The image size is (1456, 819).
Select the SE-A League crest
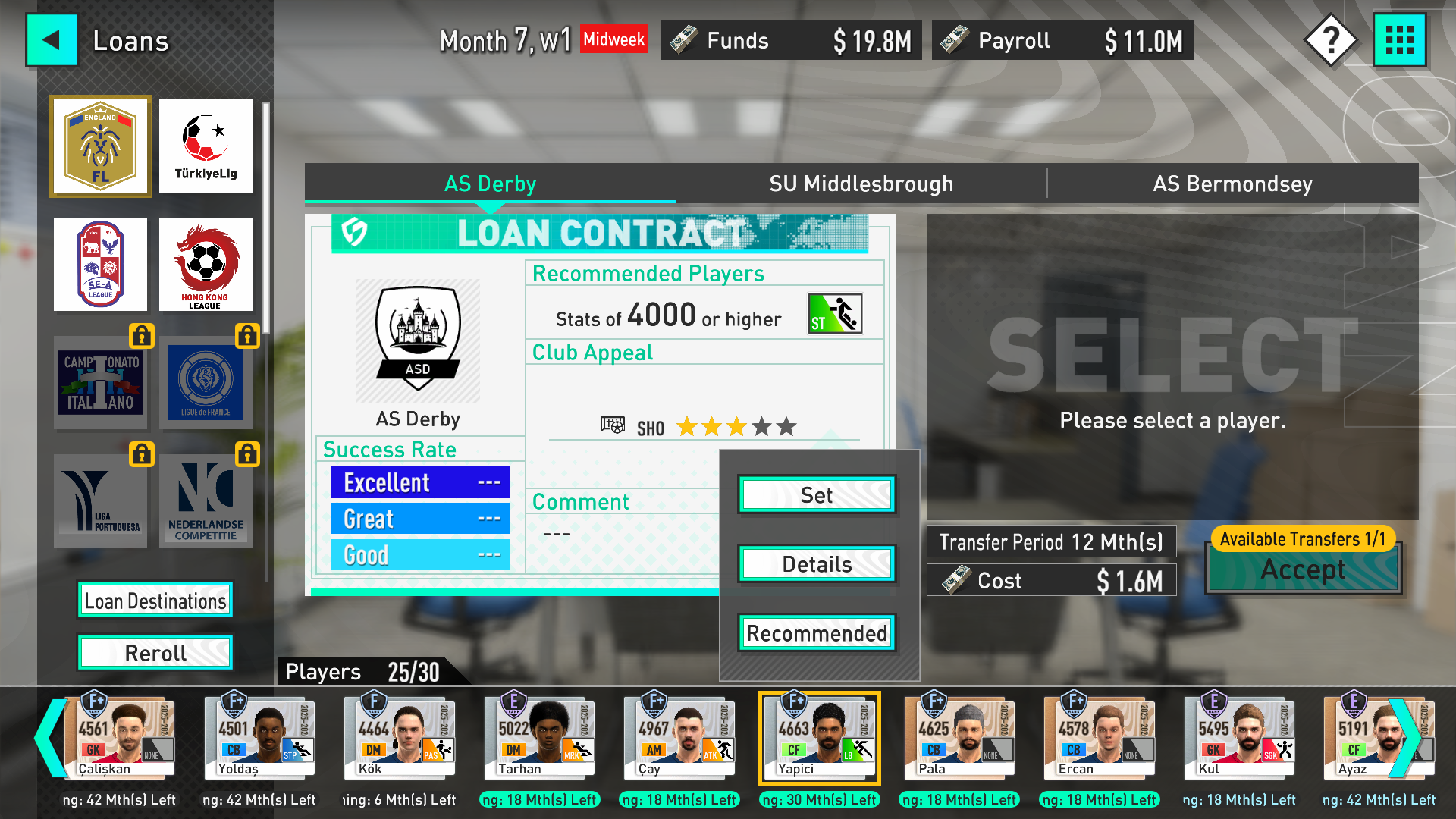(99, 264)
